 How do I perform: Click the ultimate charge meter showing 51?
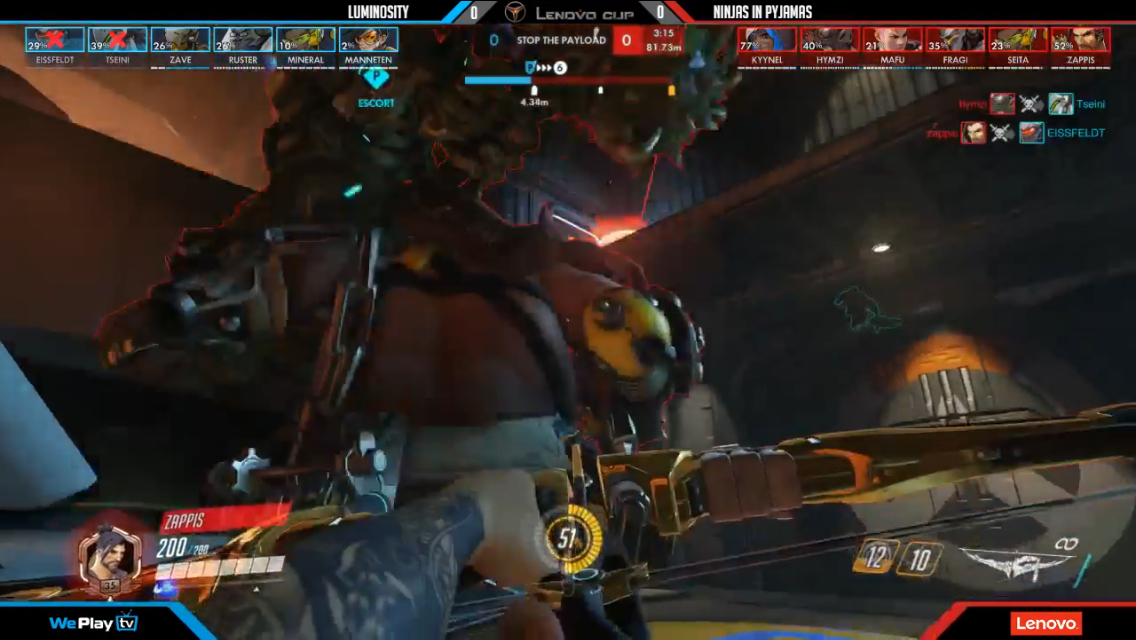point(569,539)
